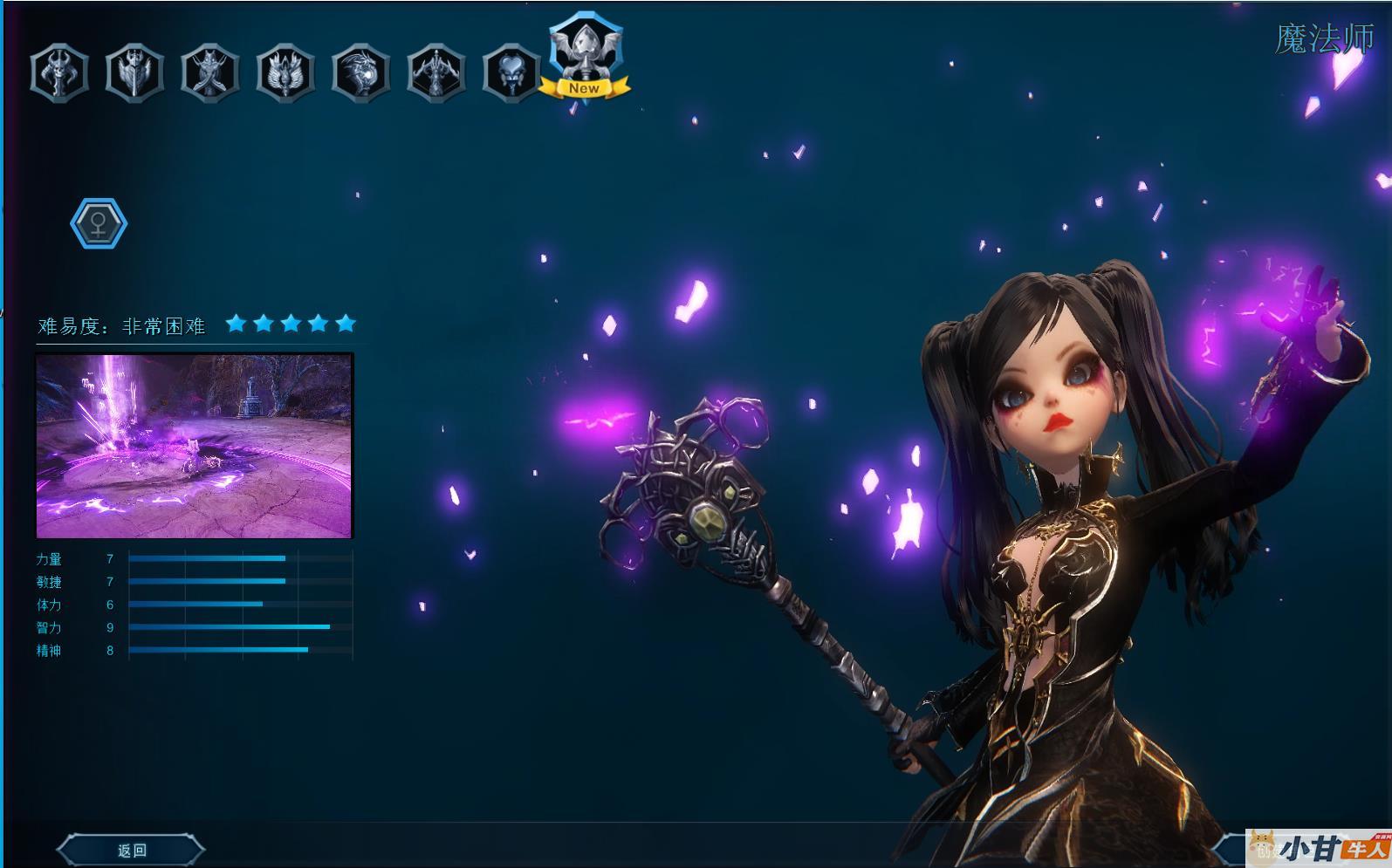Select the winged staff class emblem
The height and width of the screenshot is (868, 1392).
[285, 72]
